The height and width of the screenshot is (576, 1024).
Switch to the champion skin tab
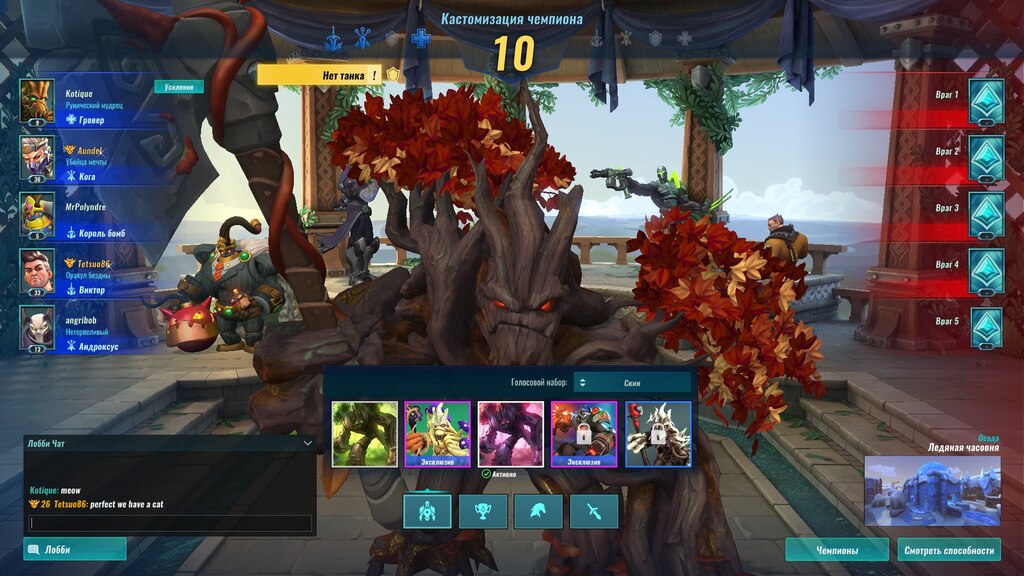(x=427, y=511)
